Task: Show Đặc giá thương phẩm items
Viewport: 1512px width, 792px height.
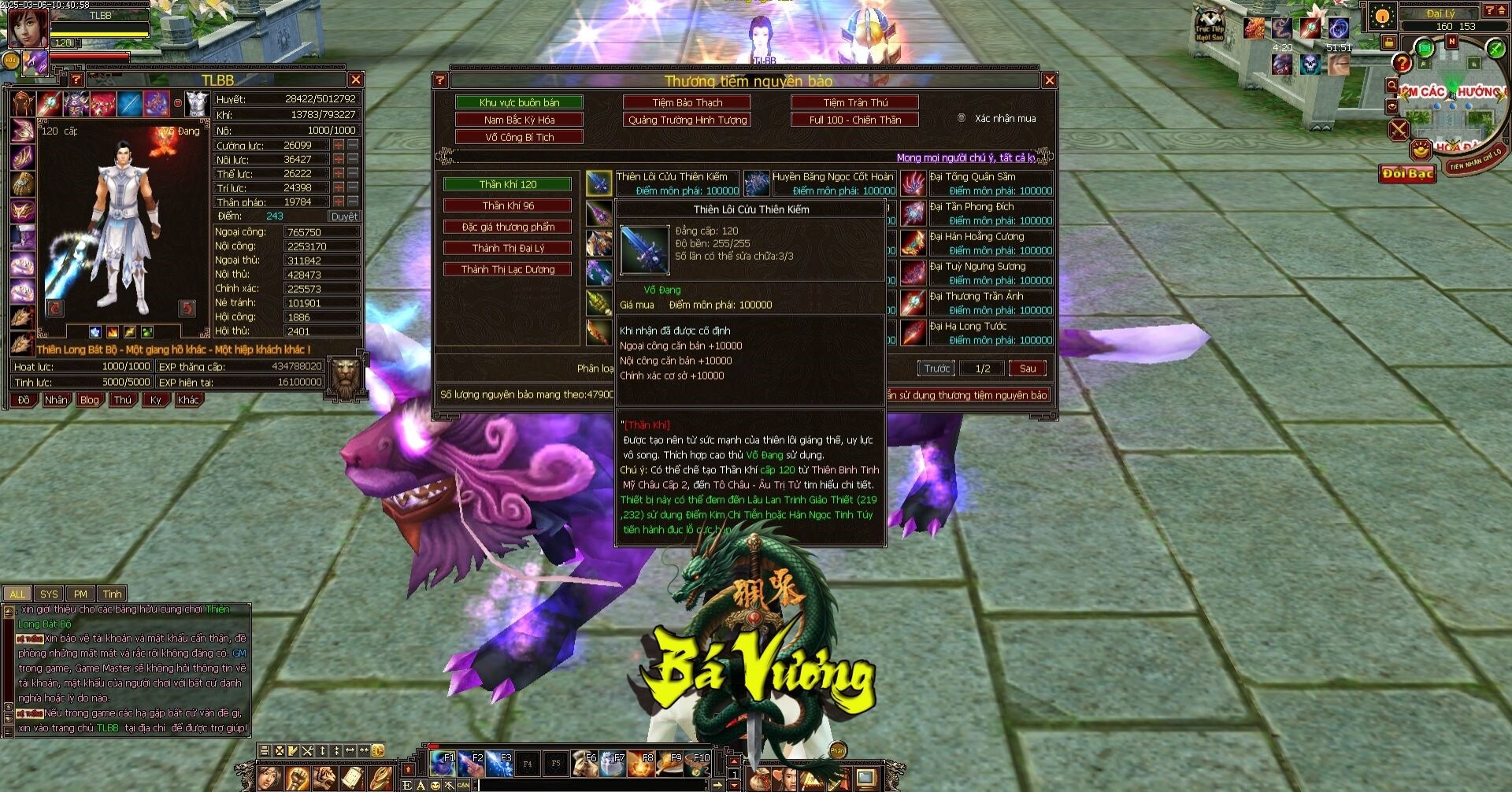Action: [x=507, y=227]
